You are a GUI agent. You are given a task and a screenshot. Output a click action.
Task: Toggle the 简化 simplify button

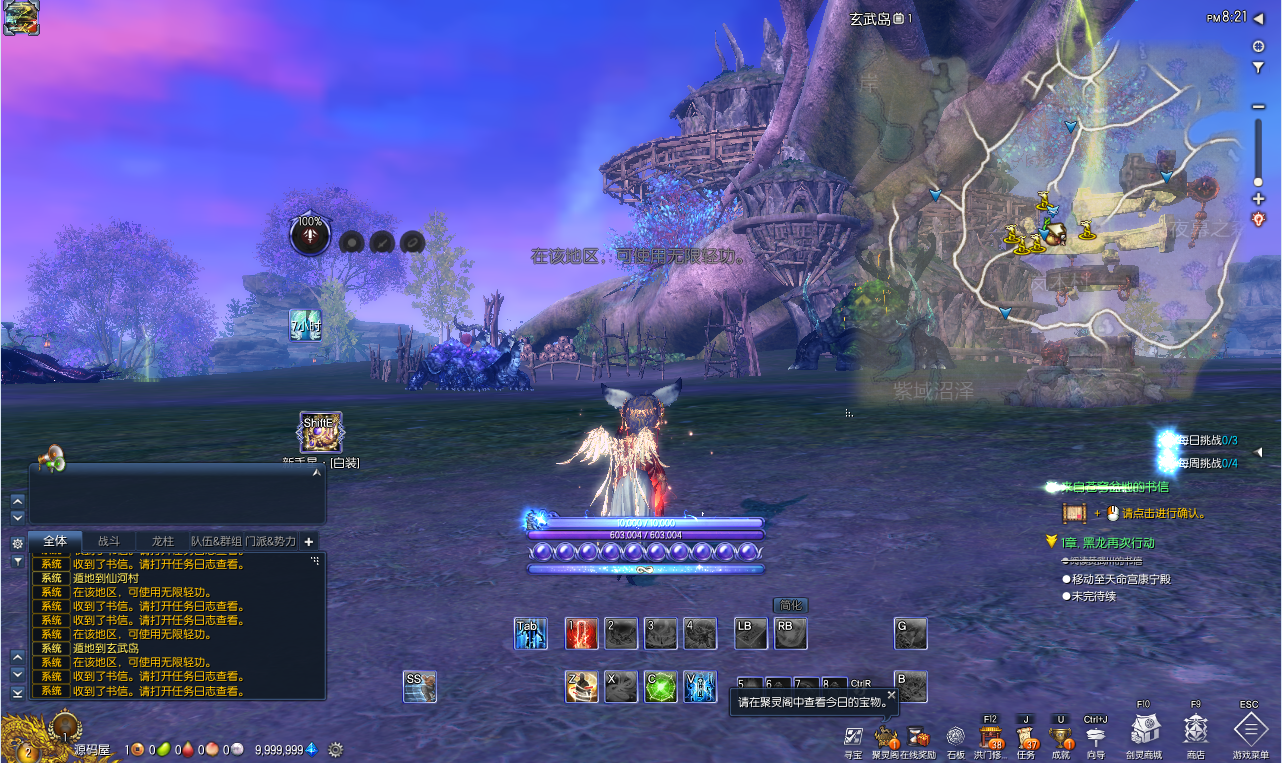[x=791, y=605]
